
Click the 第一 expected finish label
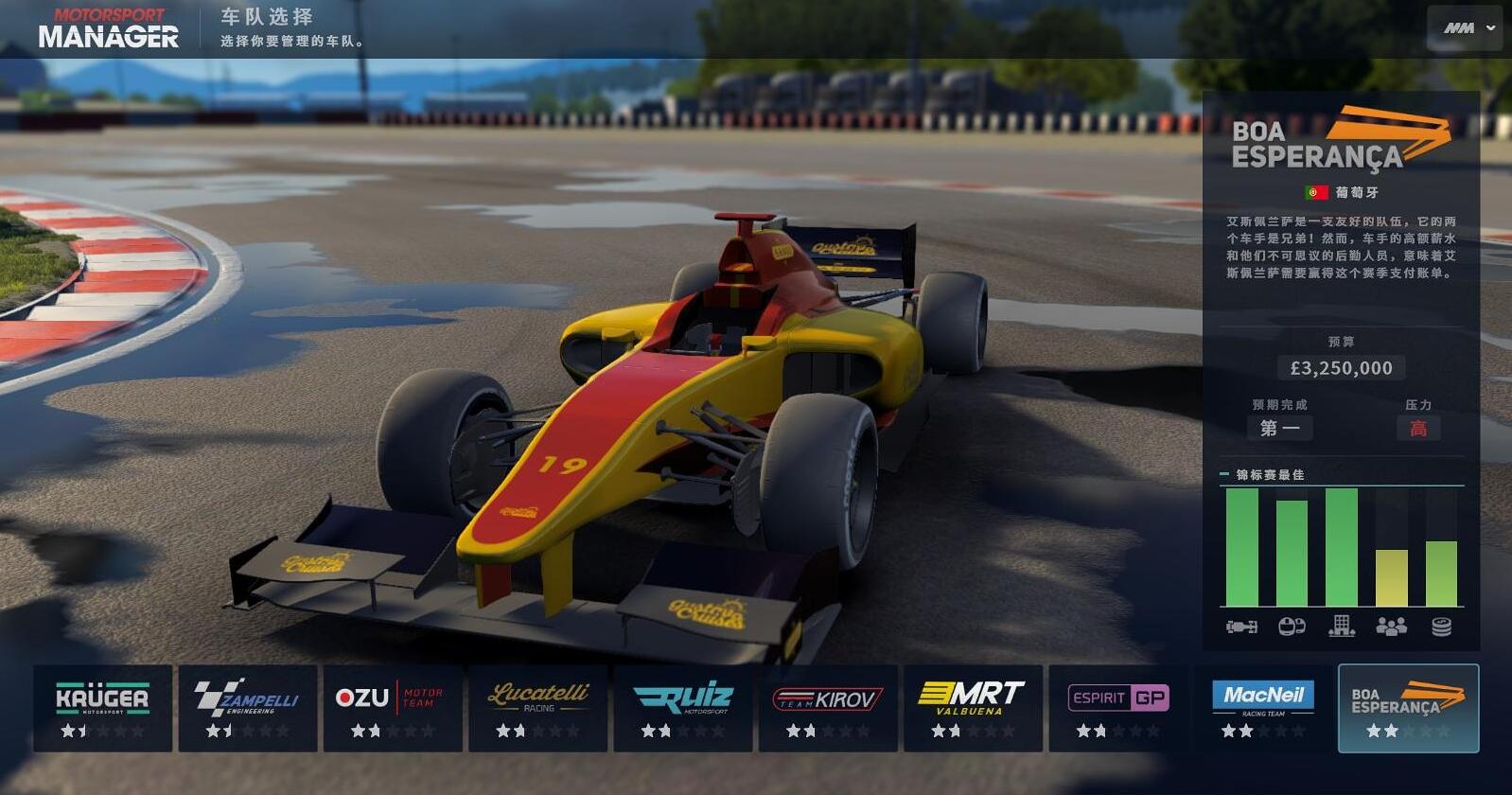(1281, 428)
